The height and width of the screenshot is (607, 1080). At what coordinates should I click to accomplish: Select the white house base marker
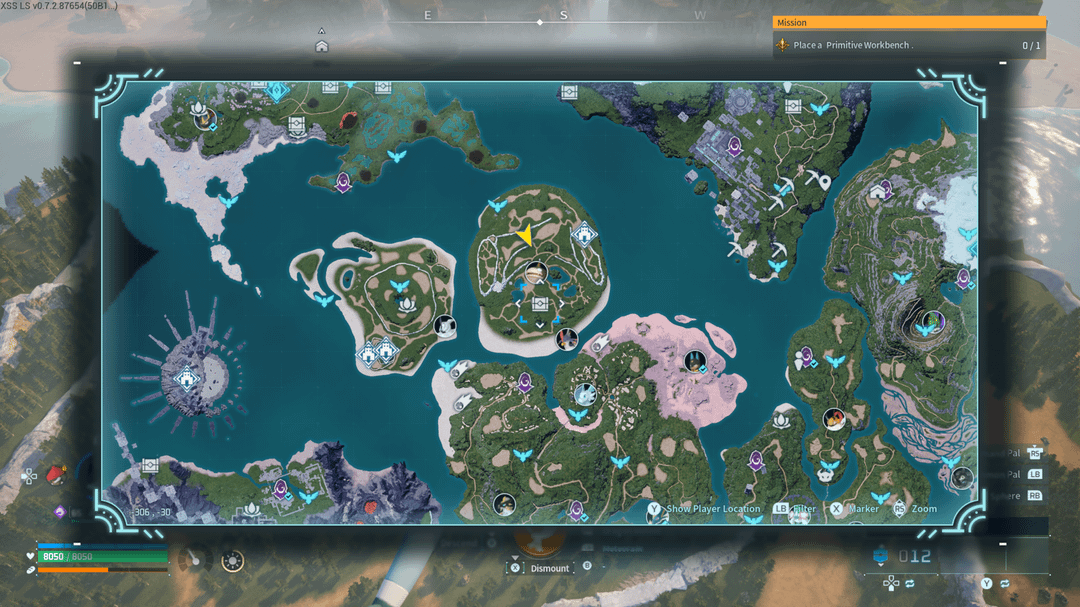[878, 190]
